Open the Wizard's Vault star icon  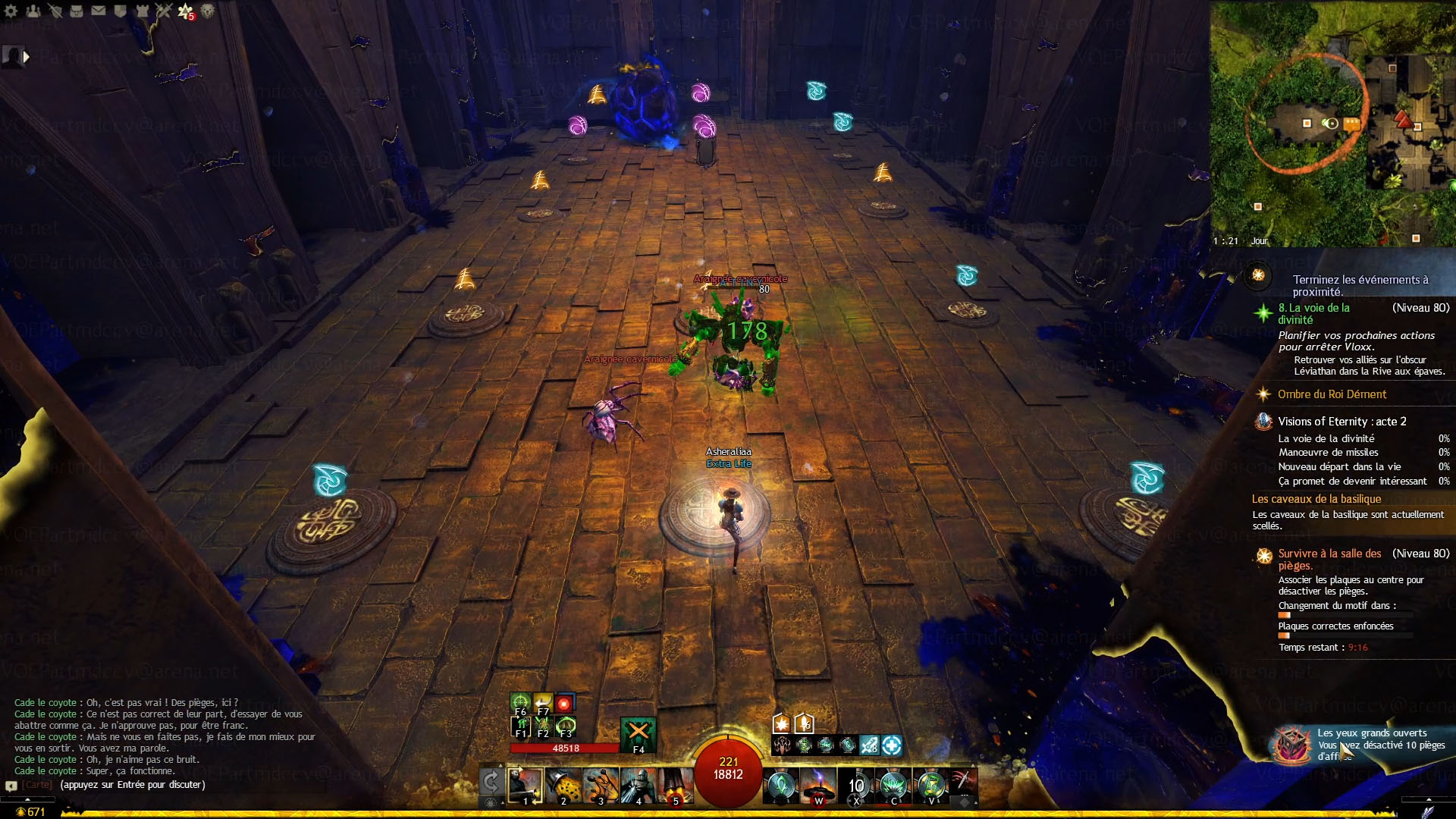[185, 11]
